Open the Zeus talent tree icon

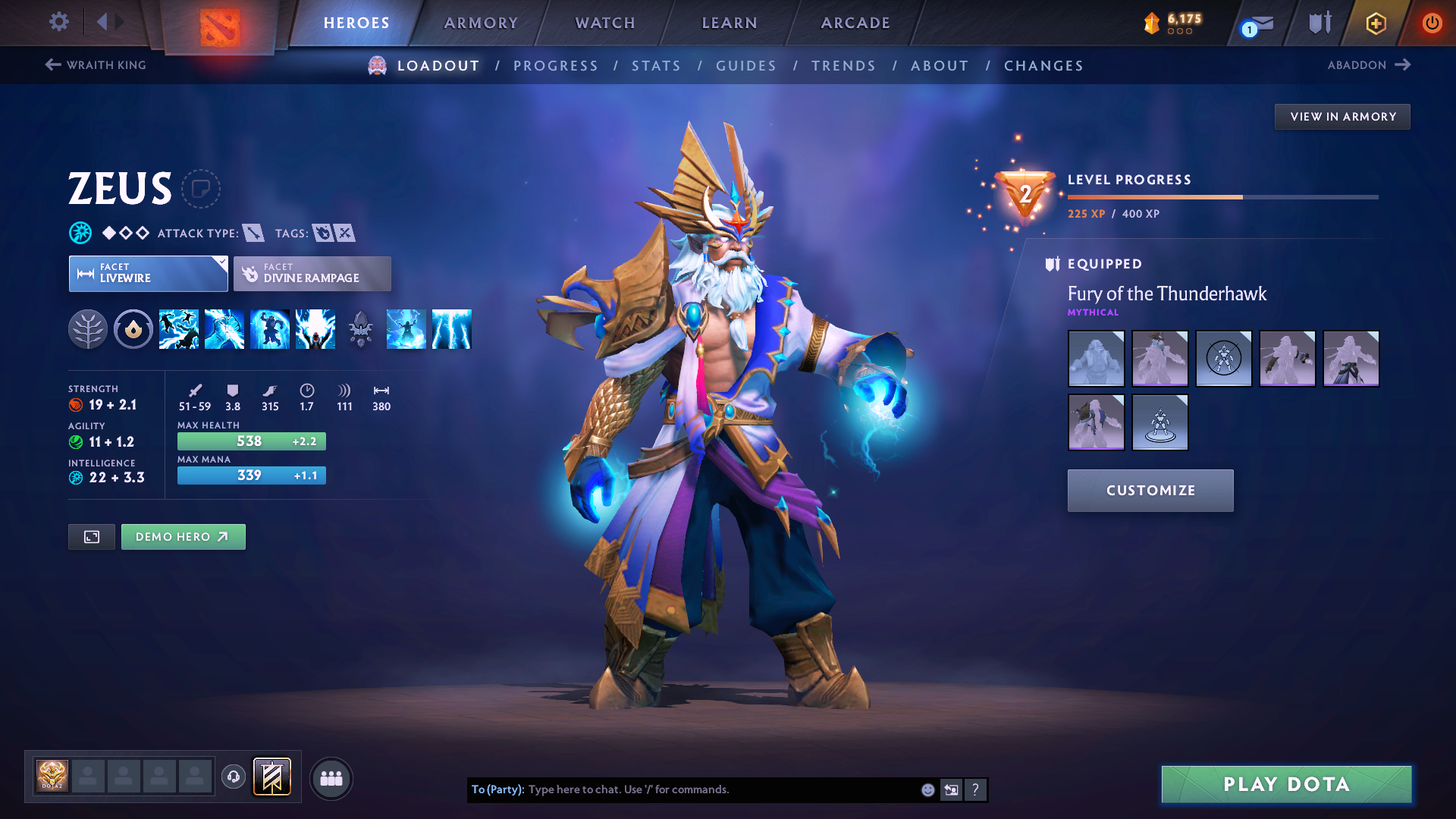[x=89, y=328]
